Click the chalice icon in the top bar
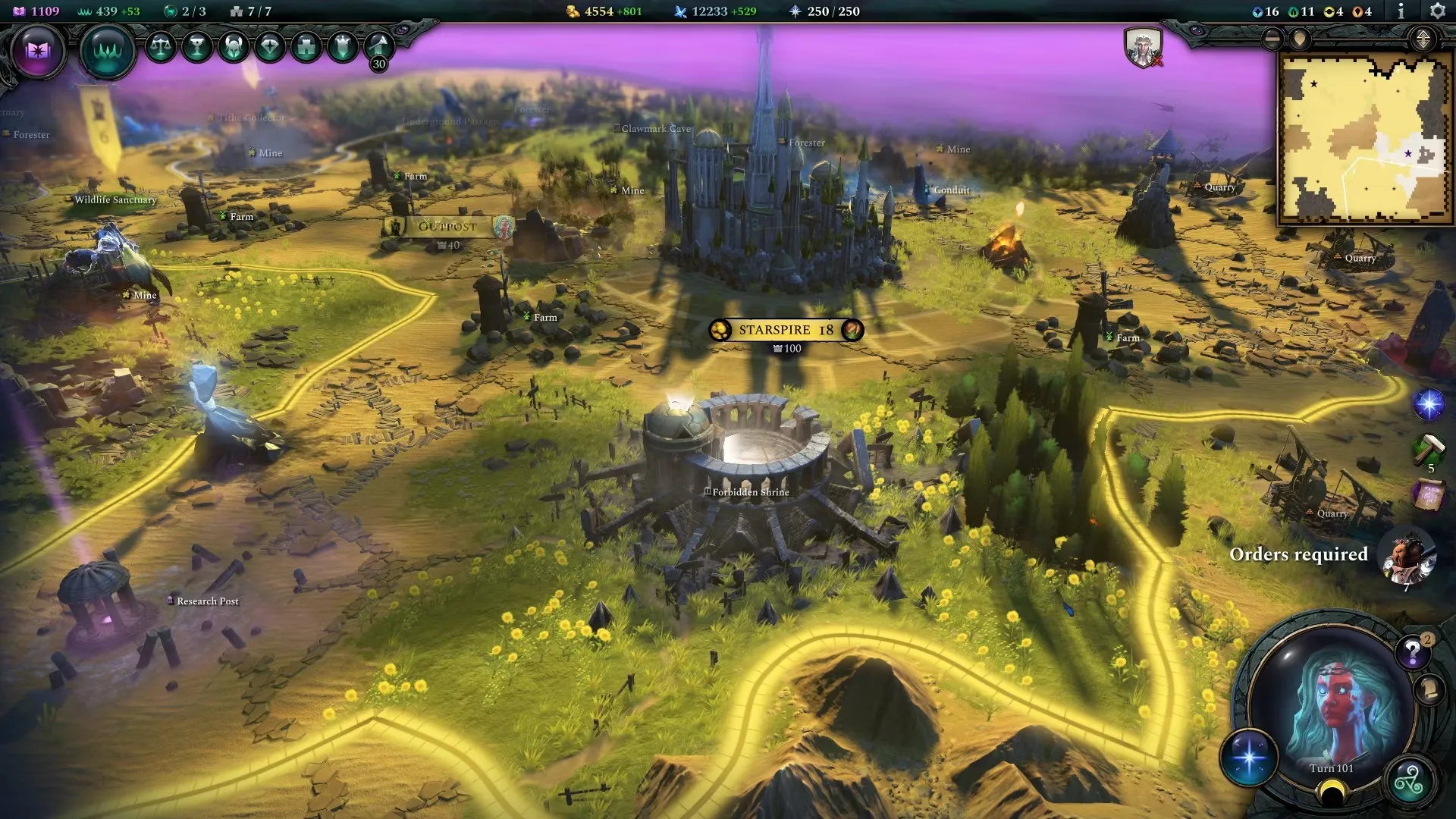 (197, 47)
